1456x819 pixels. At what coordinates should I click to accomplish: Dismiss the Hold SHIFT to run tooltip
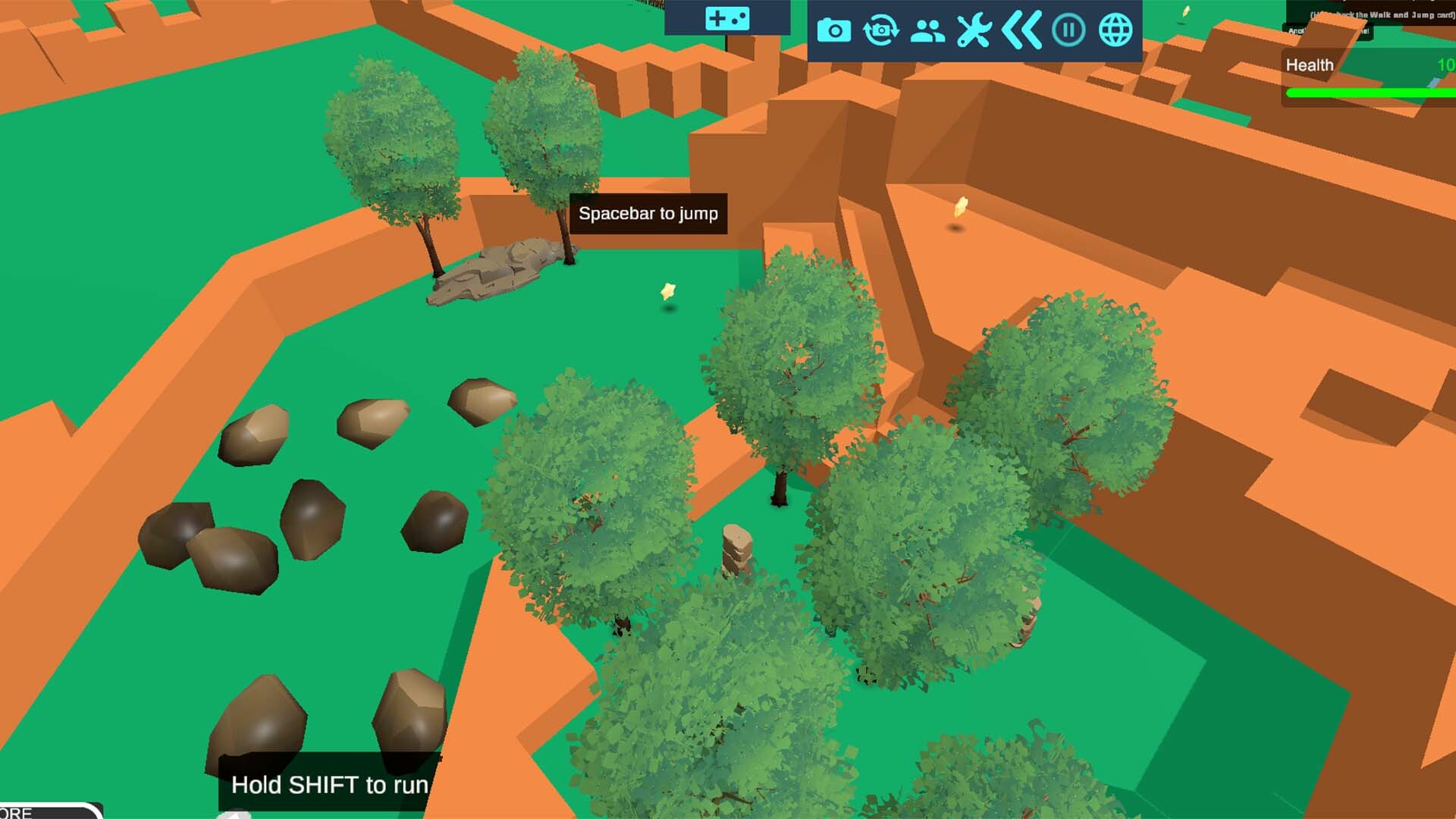(x=330, y=786)
